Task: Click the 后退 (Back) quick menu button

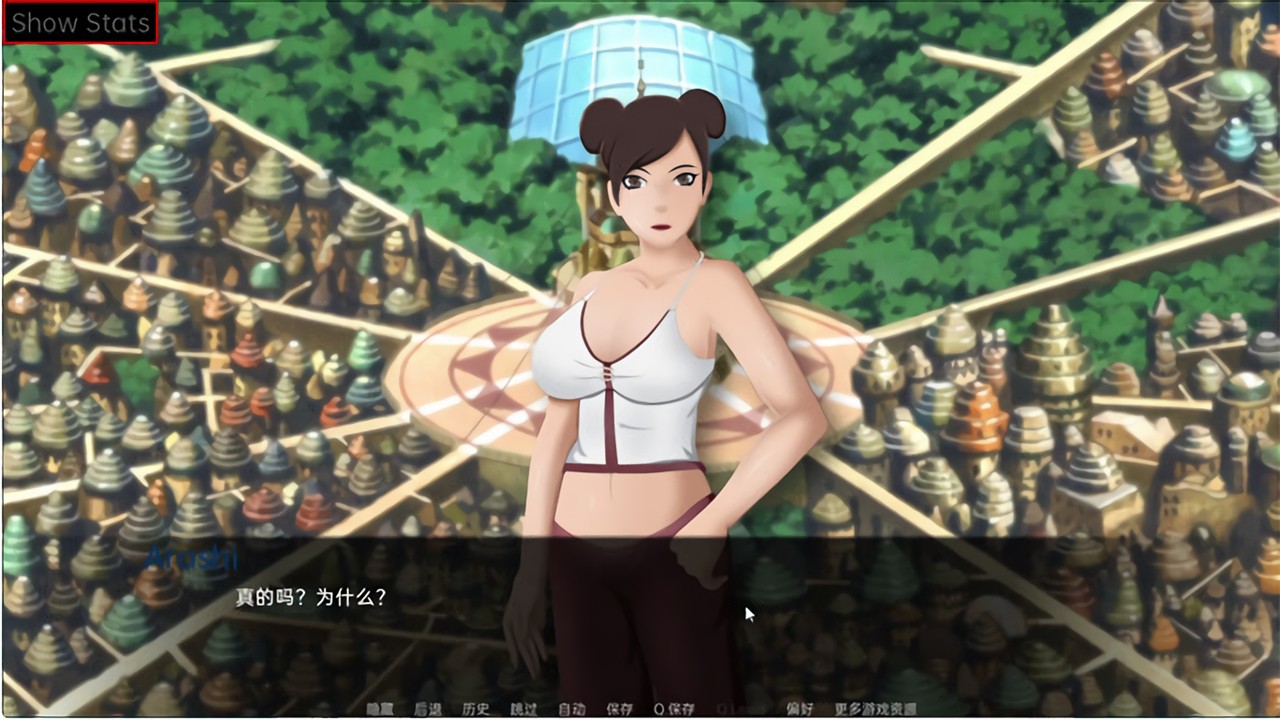Action: (427, 709)
